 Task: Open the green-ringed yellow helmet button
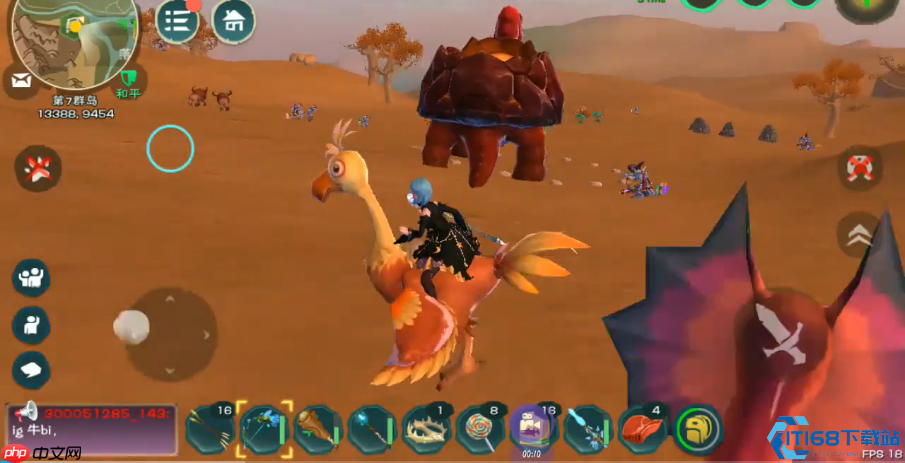(x=698, y=428)
